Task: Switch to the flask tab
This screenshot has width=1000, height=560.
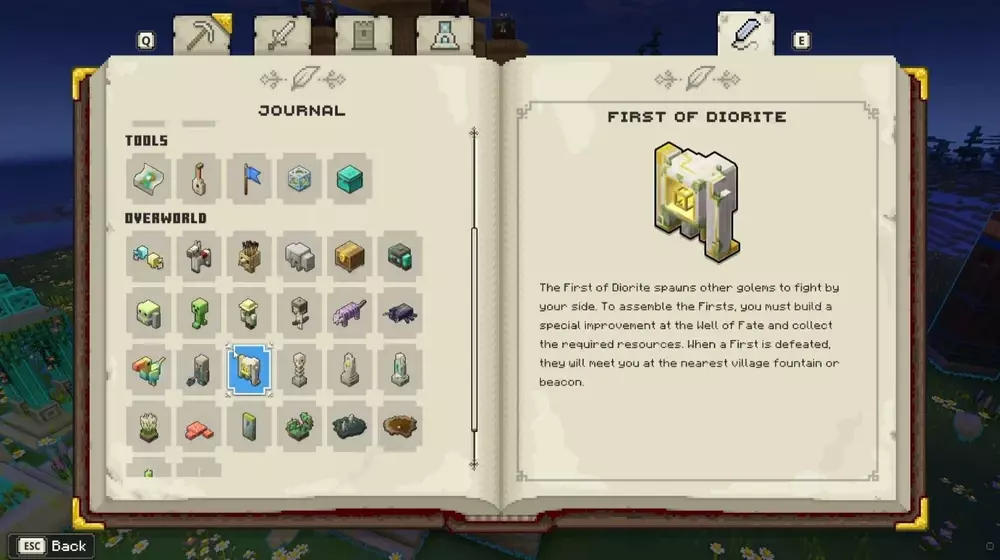Action: click(444, 36)
